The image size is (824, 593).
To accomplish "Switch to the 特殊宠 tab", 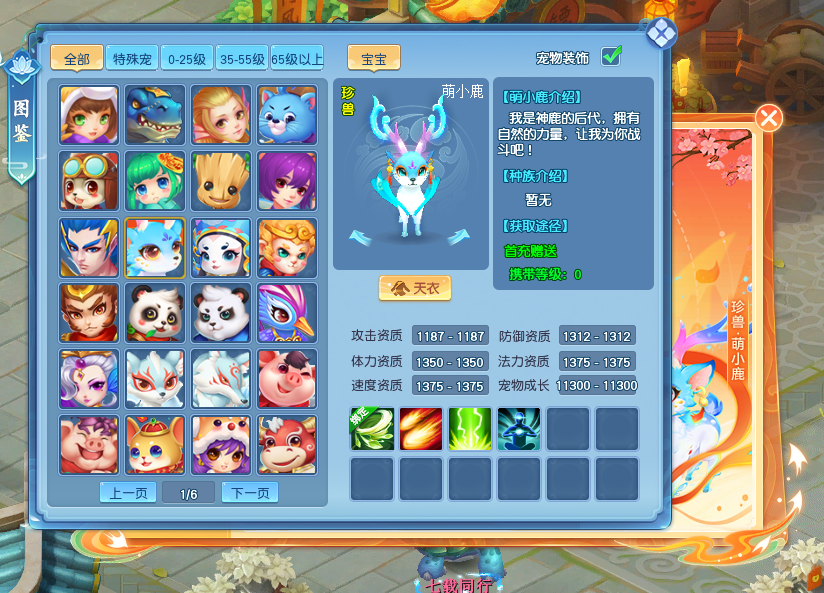I will click(x=132, y=58).
